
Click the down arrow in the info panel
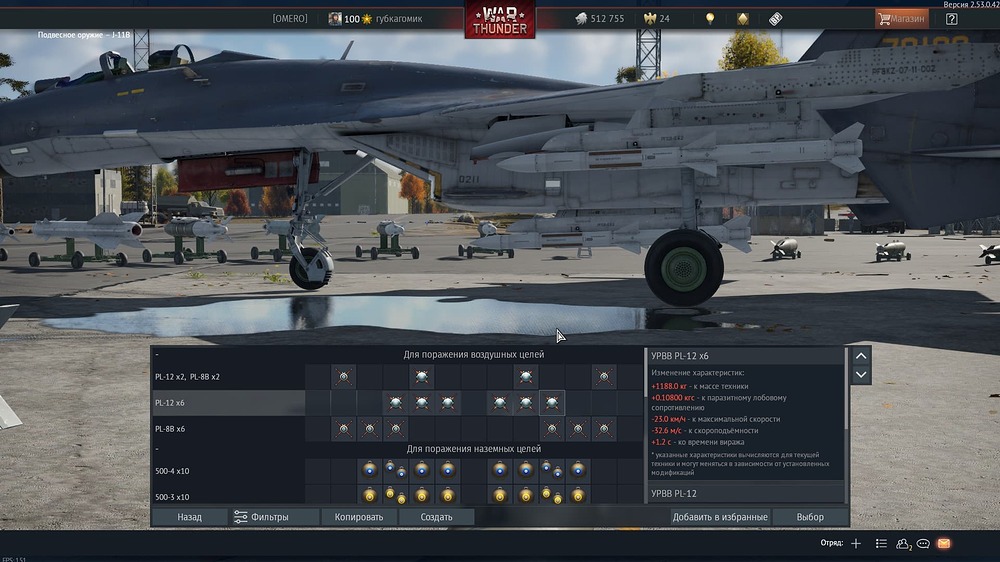861,375
